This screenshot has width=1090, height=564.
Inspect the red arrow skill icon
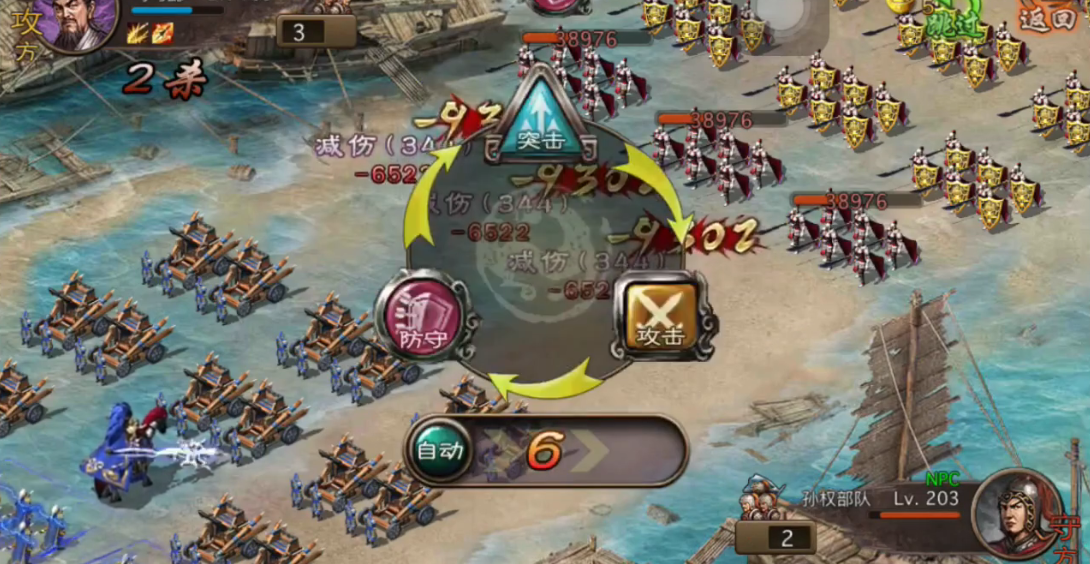[162, 33]
